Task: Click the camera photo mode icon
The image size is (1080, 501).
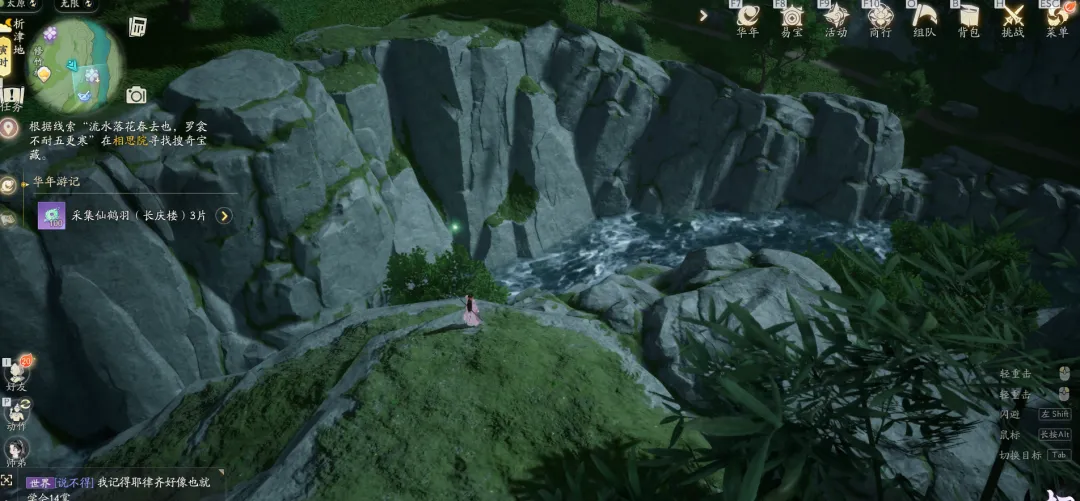Action: [x=136, y=95]
